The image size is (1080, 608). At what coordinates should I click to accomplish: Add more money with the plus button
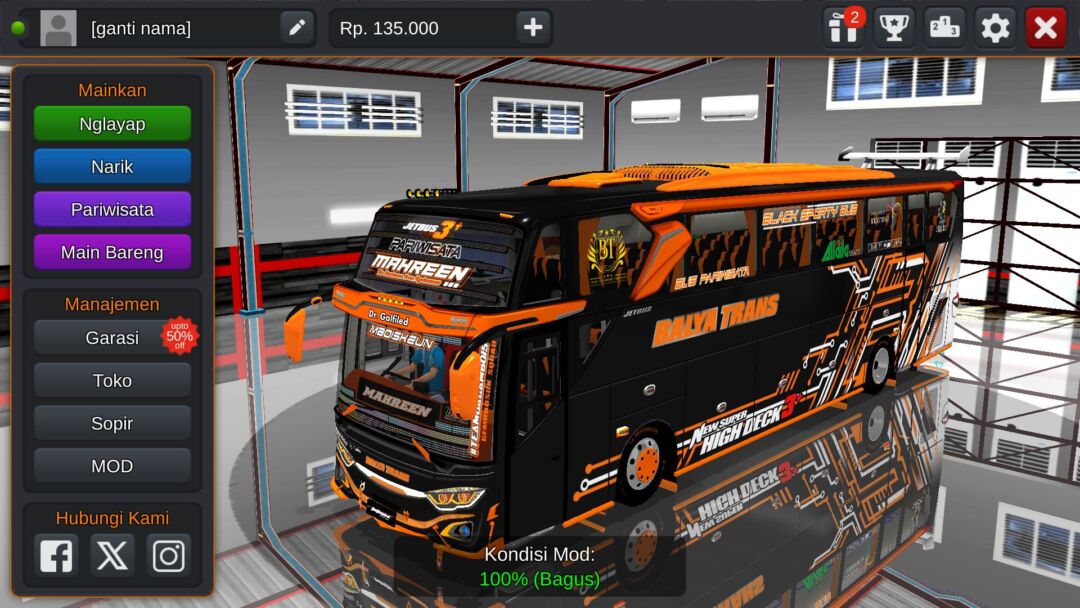tap(533, 28)
